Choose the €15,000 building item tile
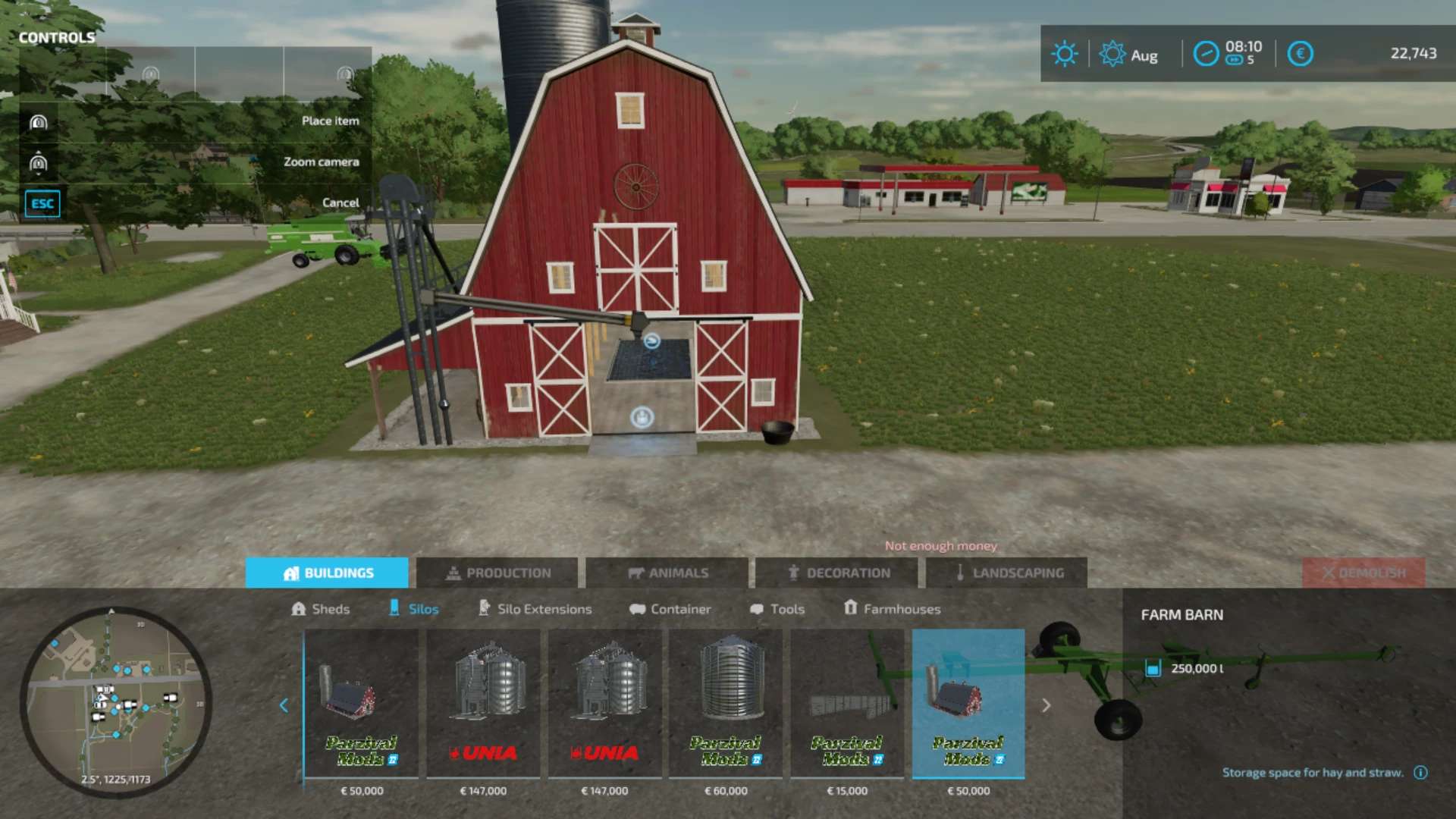Image resolution: width=1456 pixels, height=819 pixels. [x=847, y=705]
